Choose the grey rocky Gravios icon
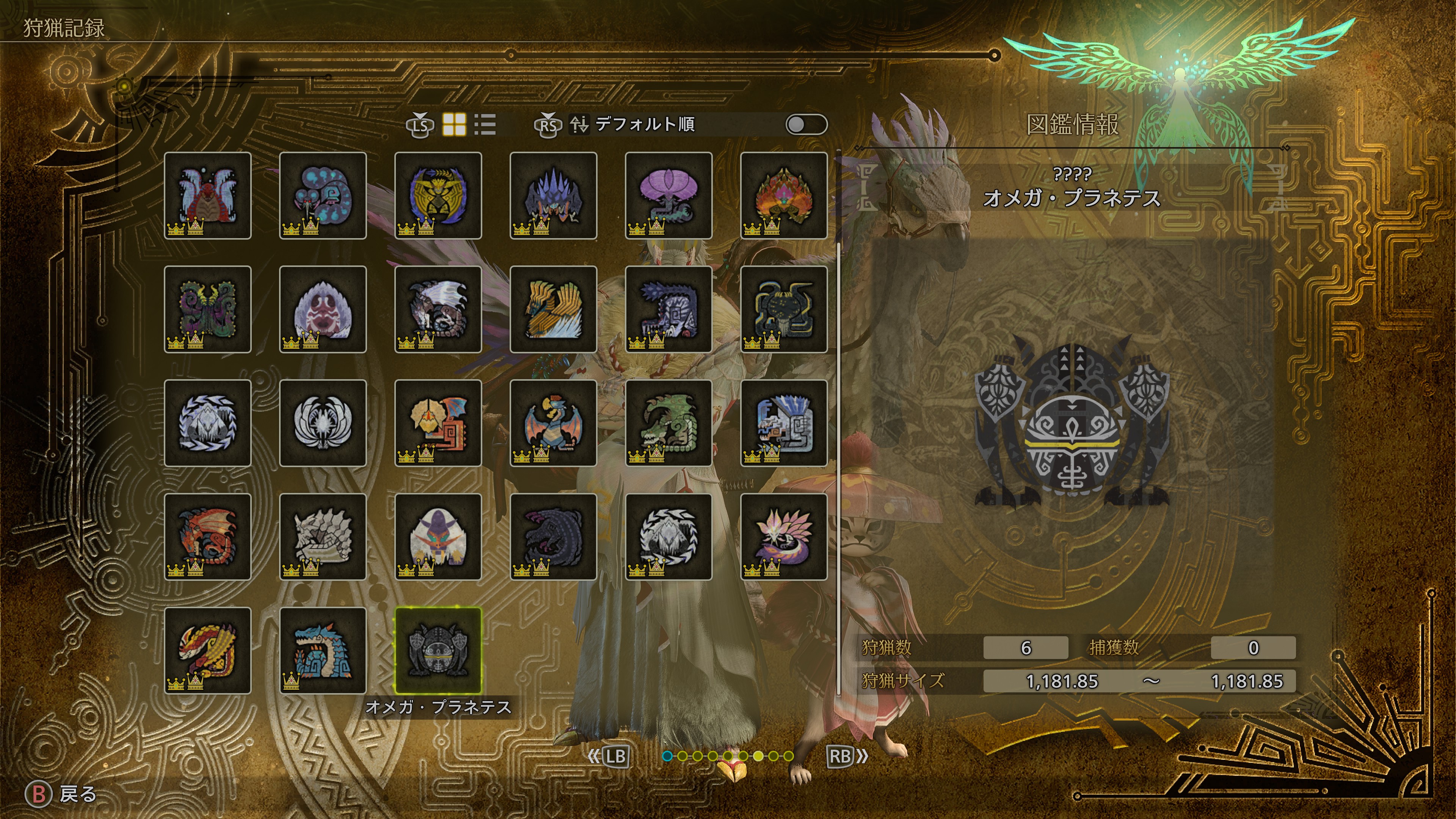The width and height of the screenshot is (1456, 819). 323,537
